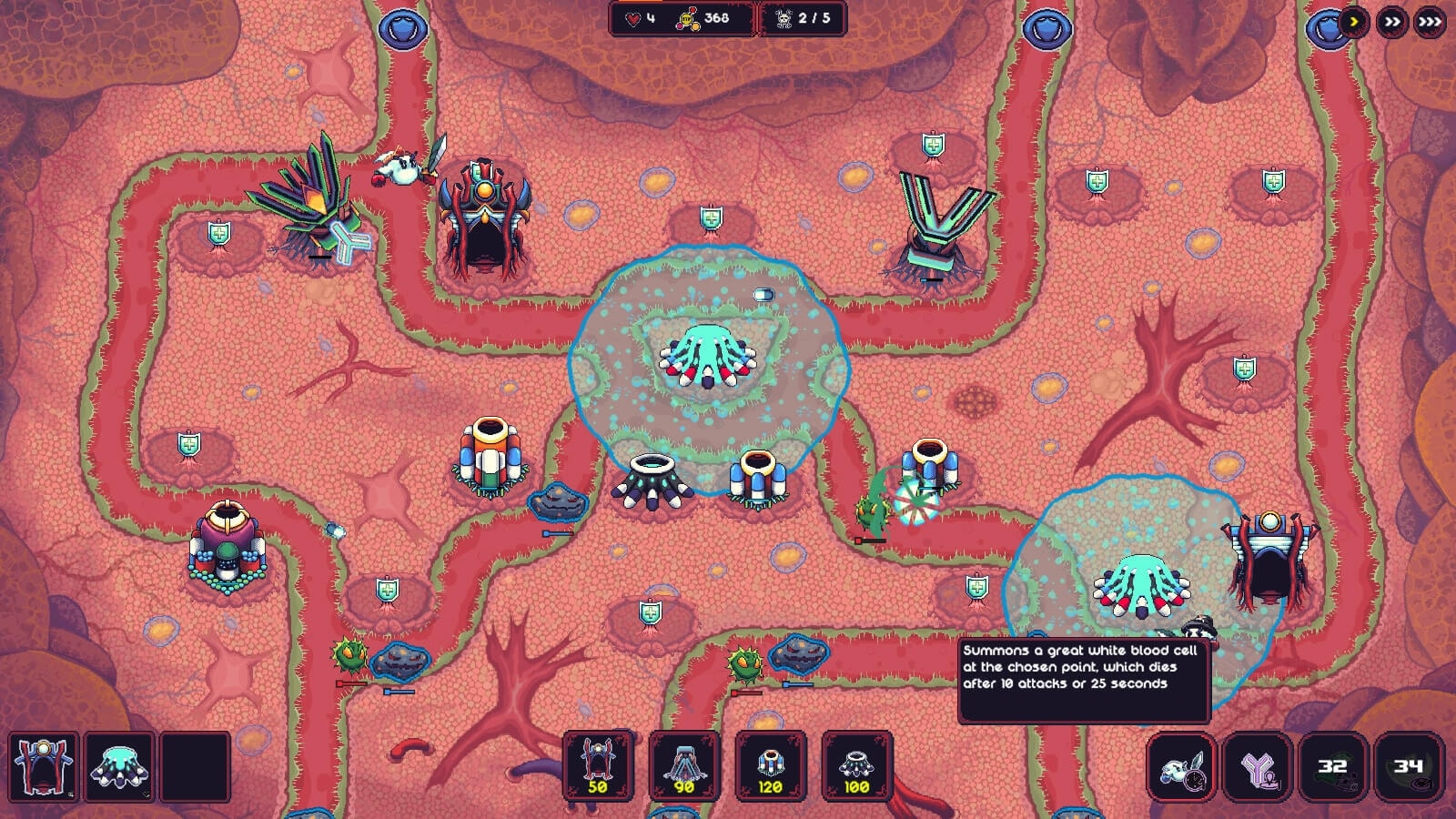
Task: Set game speed to single arrow normal
Action: [x=1354, y=22]
